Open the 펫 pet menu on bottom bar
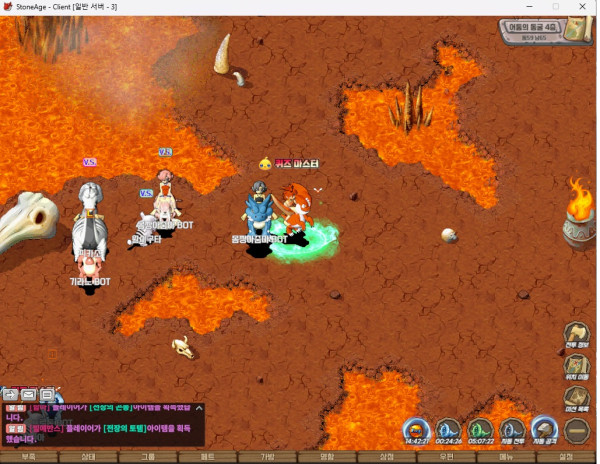Screen dimensions: 600x464 point(208,457)
